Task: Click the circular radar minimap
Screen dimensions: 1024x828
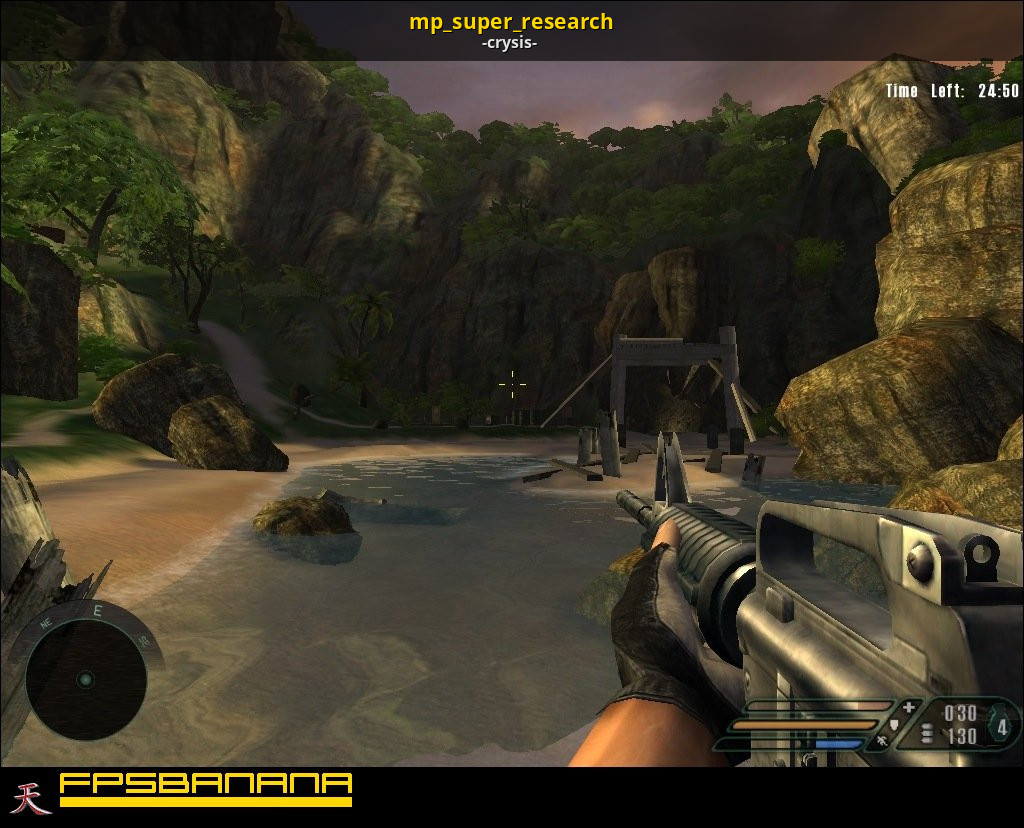Action: [x=85, y=680]
